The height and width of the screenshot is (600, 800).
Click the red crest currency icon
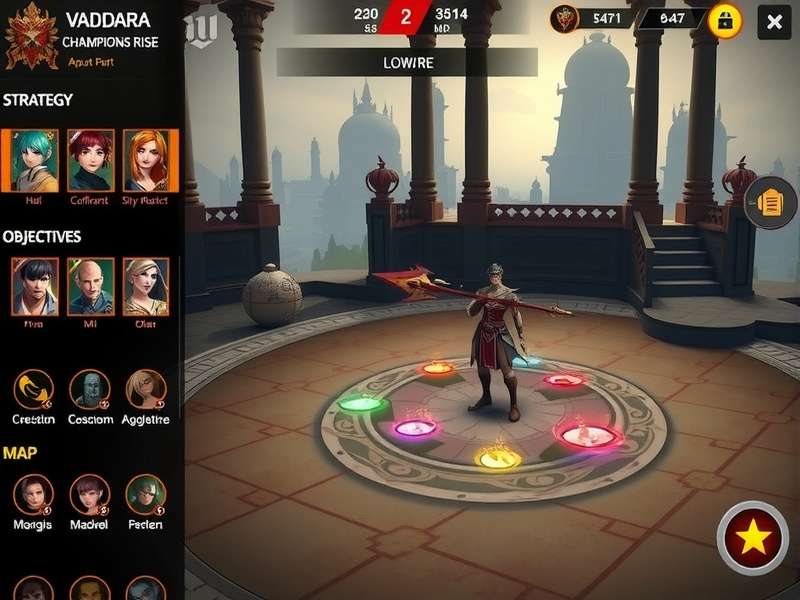pyautogui.click(x=567, y=18)
